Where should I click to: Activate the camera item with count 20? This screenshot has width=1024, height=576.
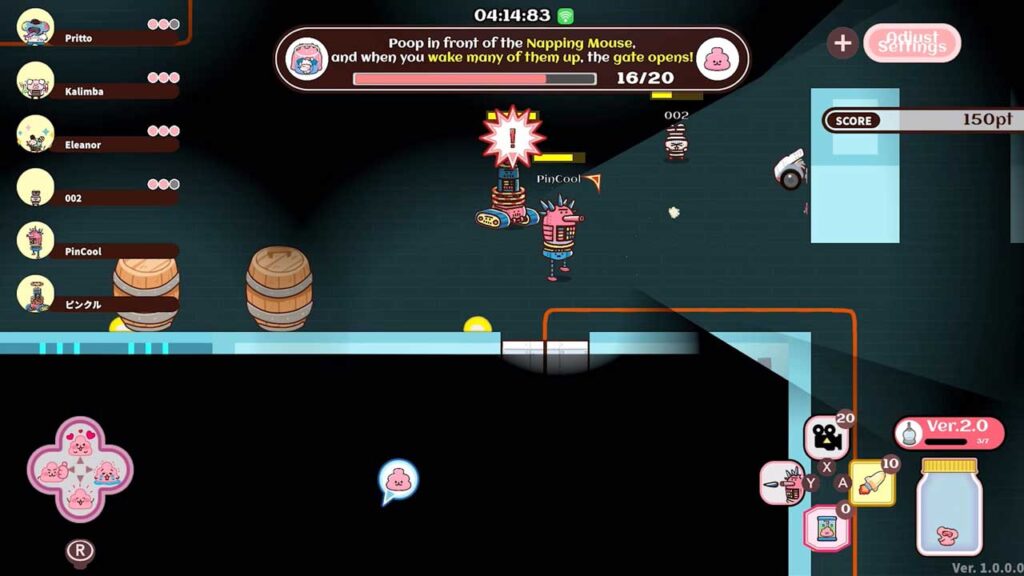[x=826, y=437]
